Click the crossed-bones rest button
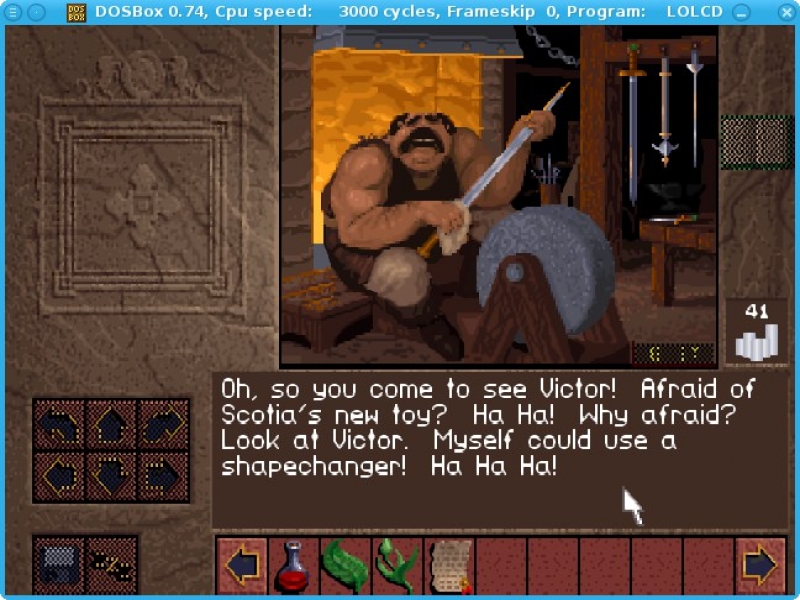Image resolution: width=800 pixels, height=600 pixels. point(111,566)
